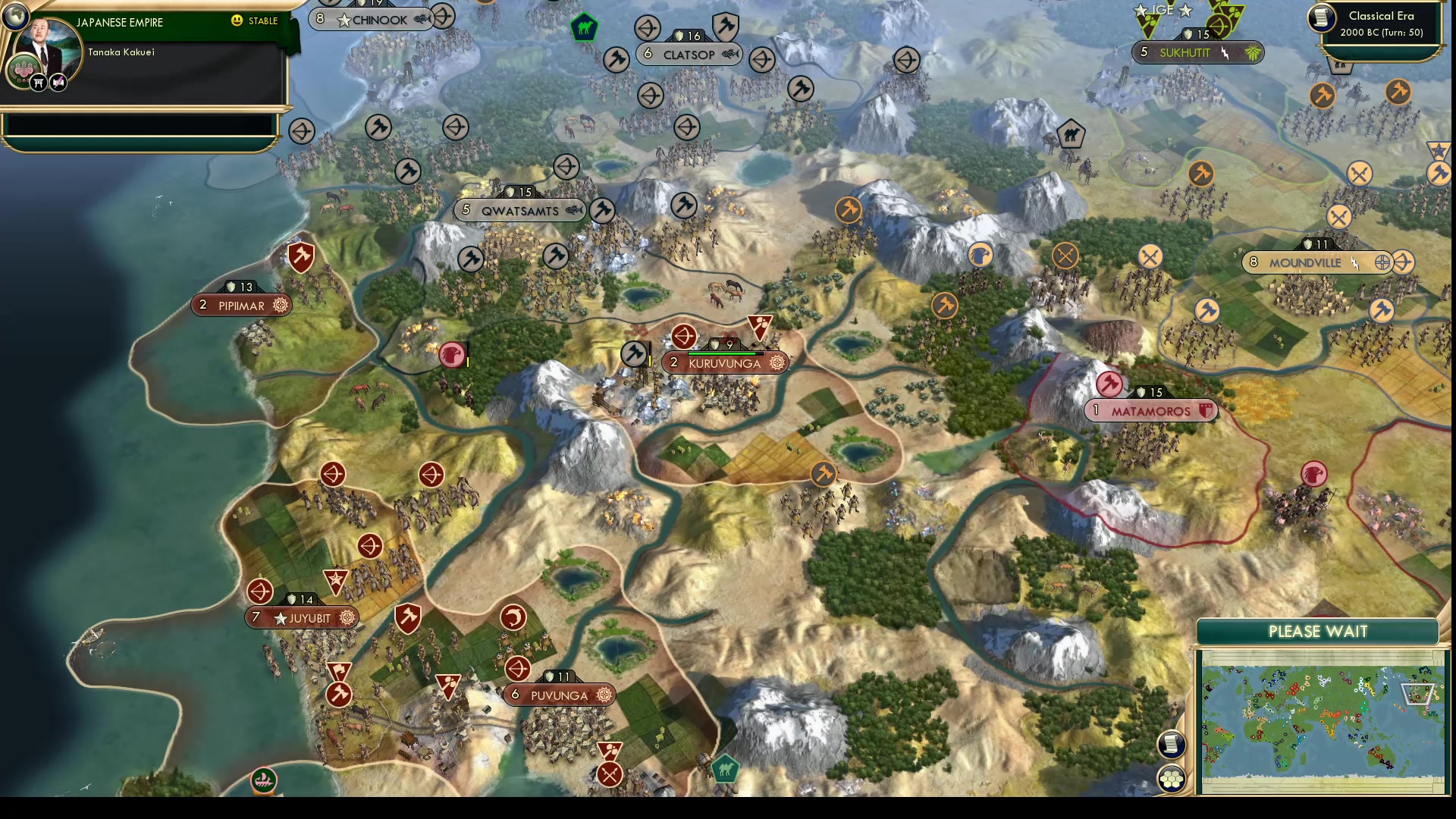Select the warrior axe icon beside Kuruvunga
Viewport: 1456px width, 819px height.
[634, 353]
